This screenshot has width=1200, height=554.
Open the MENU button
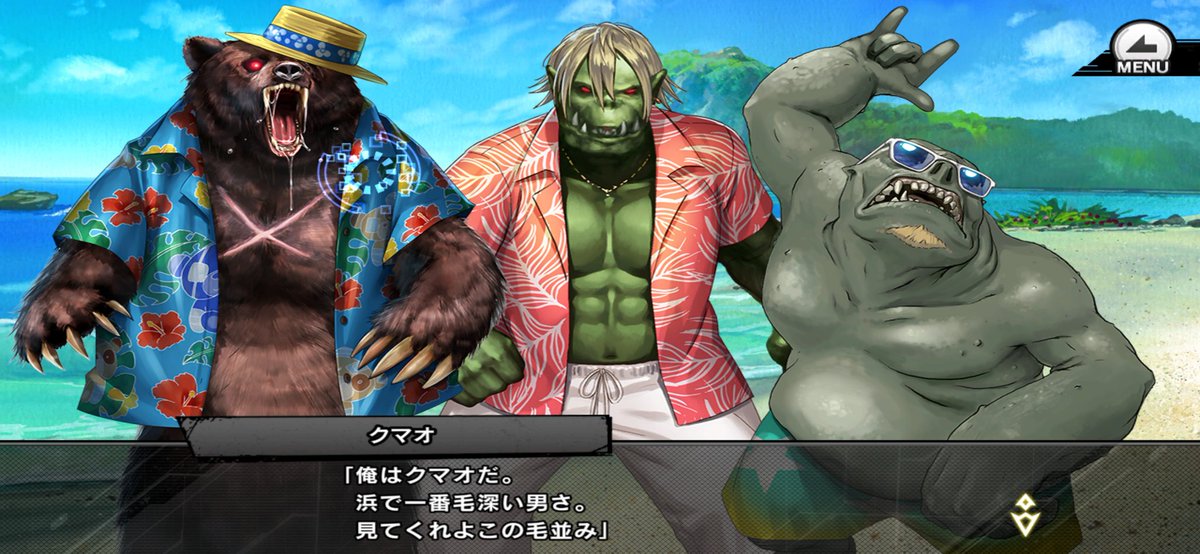[x=1141, y=51]
